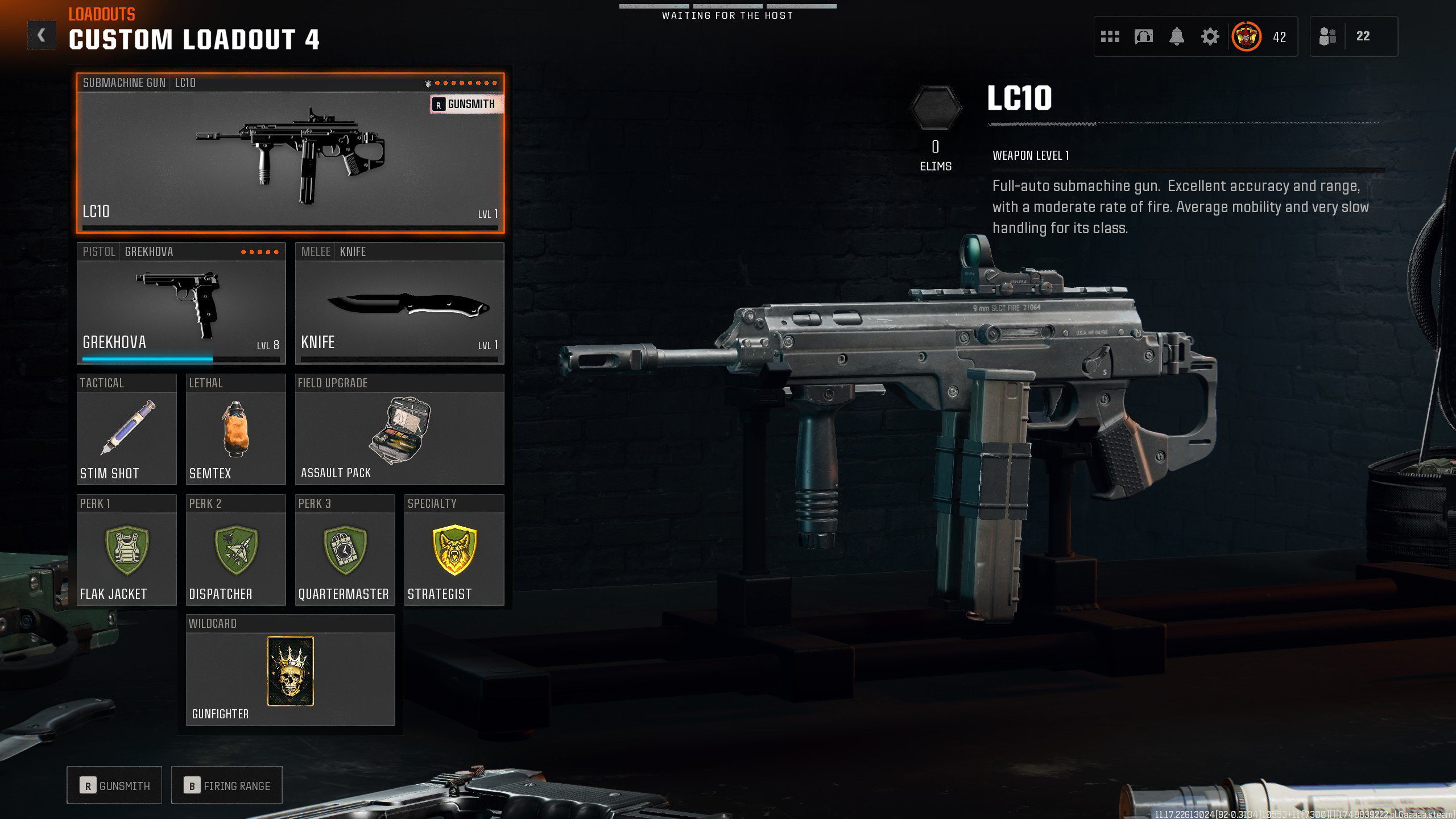Enter the Firing Range
This screenshot has width=1456, height=819.
point(226,785)
